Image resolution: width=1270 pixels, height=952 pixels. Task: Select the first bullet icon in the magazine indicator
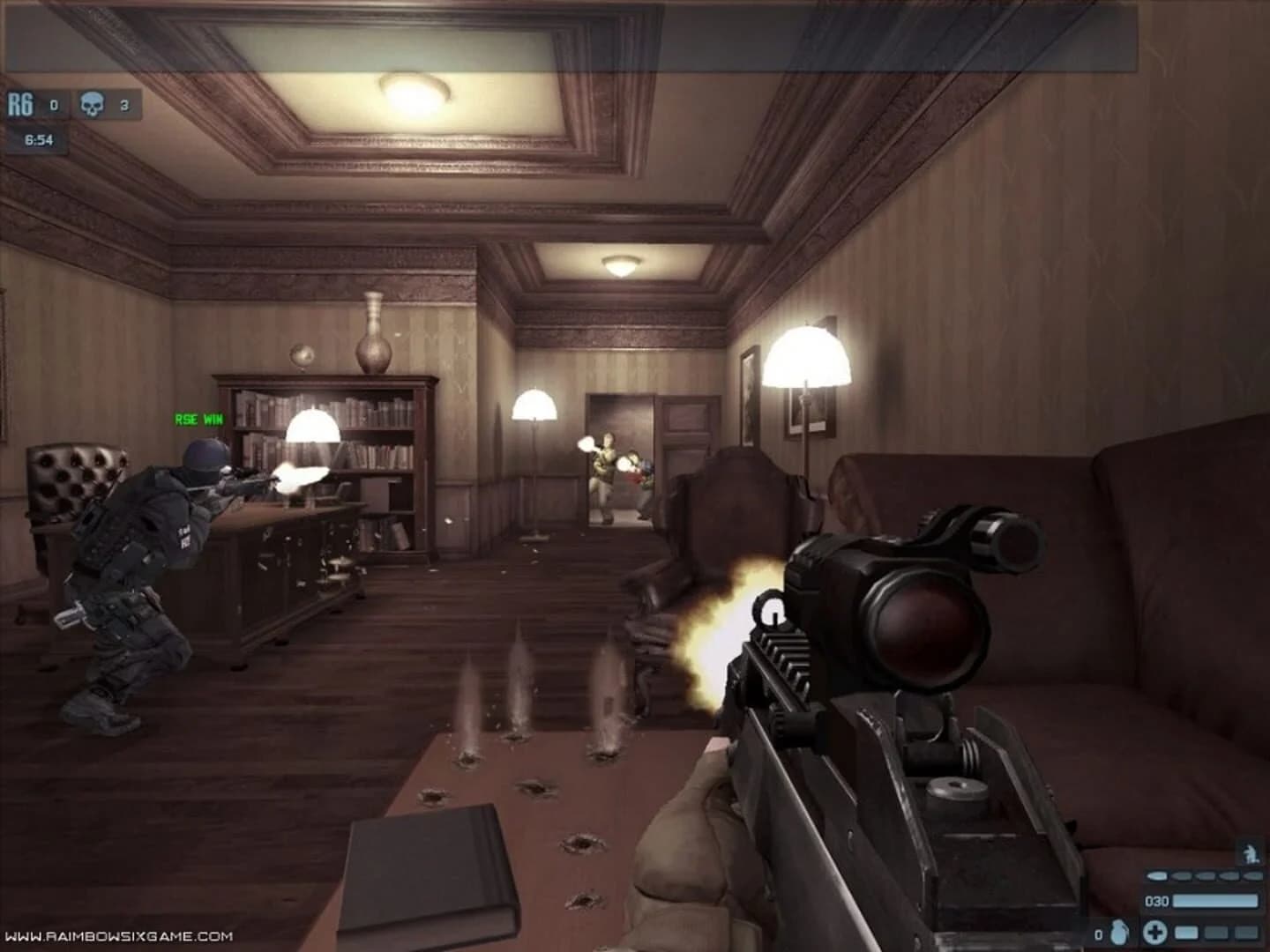(x=1157, y=876)
